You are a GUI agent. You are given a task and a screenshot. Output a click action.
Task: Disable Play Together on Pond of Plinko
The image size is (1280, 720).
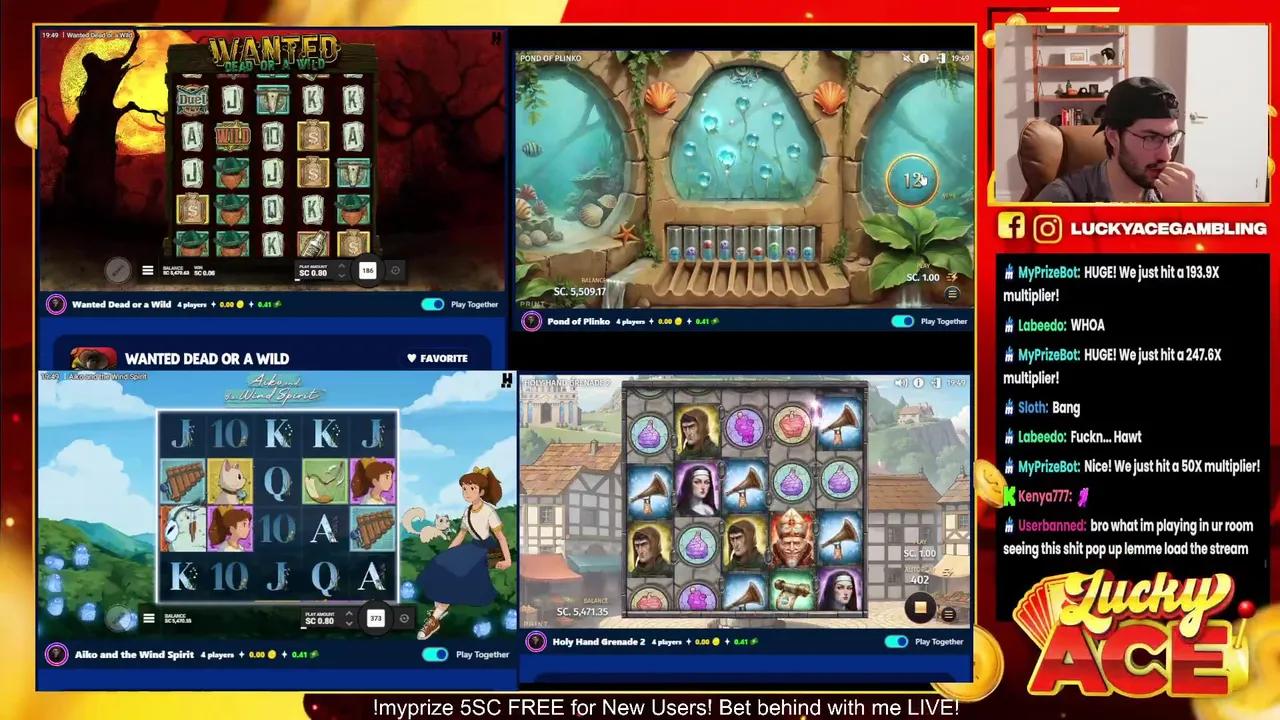coord(901,321)
